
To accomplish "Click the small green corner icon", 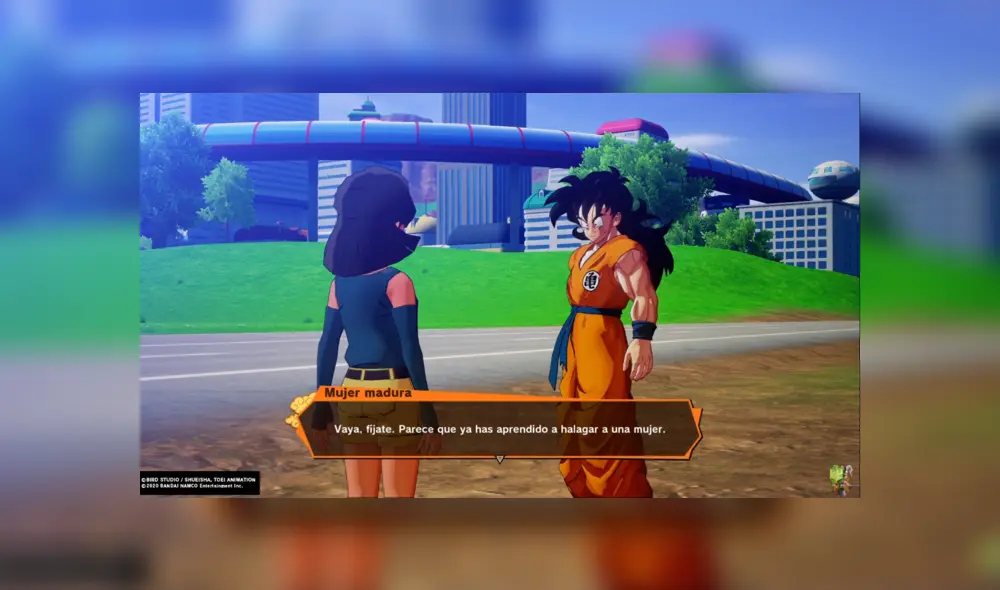I will [840, 478].
